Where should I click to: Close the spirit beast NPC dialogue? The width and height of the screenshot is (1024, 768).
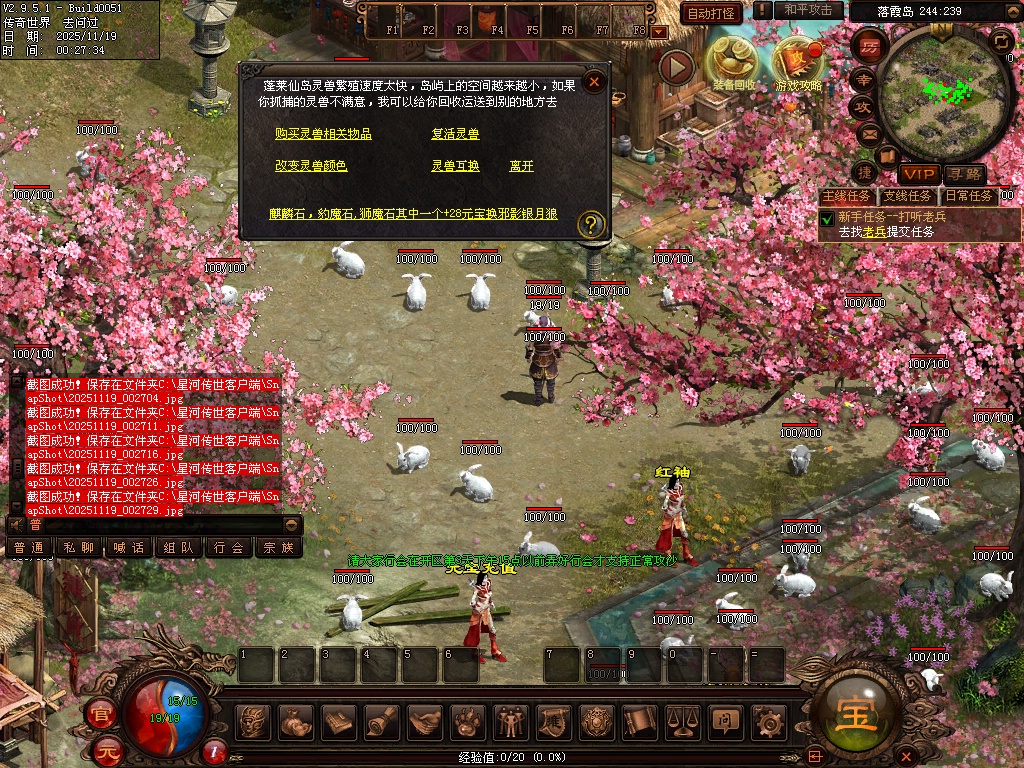[594, 82]
